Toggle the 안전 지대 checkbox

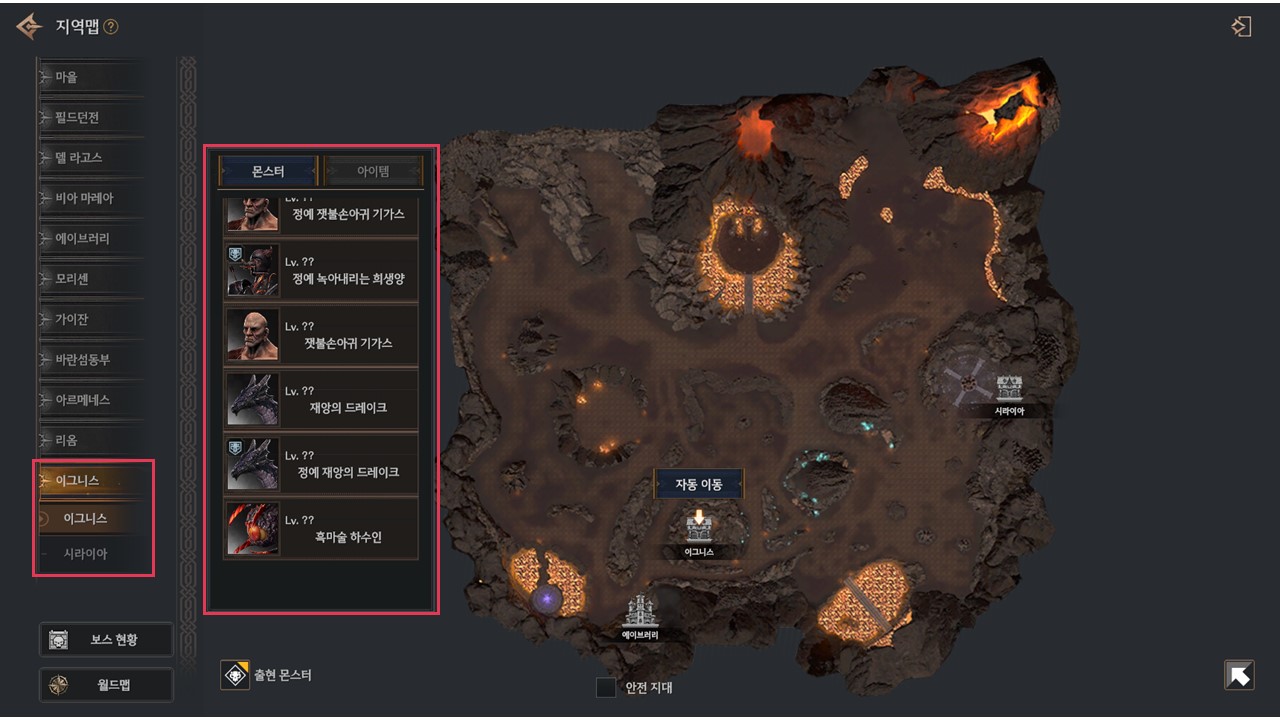coord(606,688)
